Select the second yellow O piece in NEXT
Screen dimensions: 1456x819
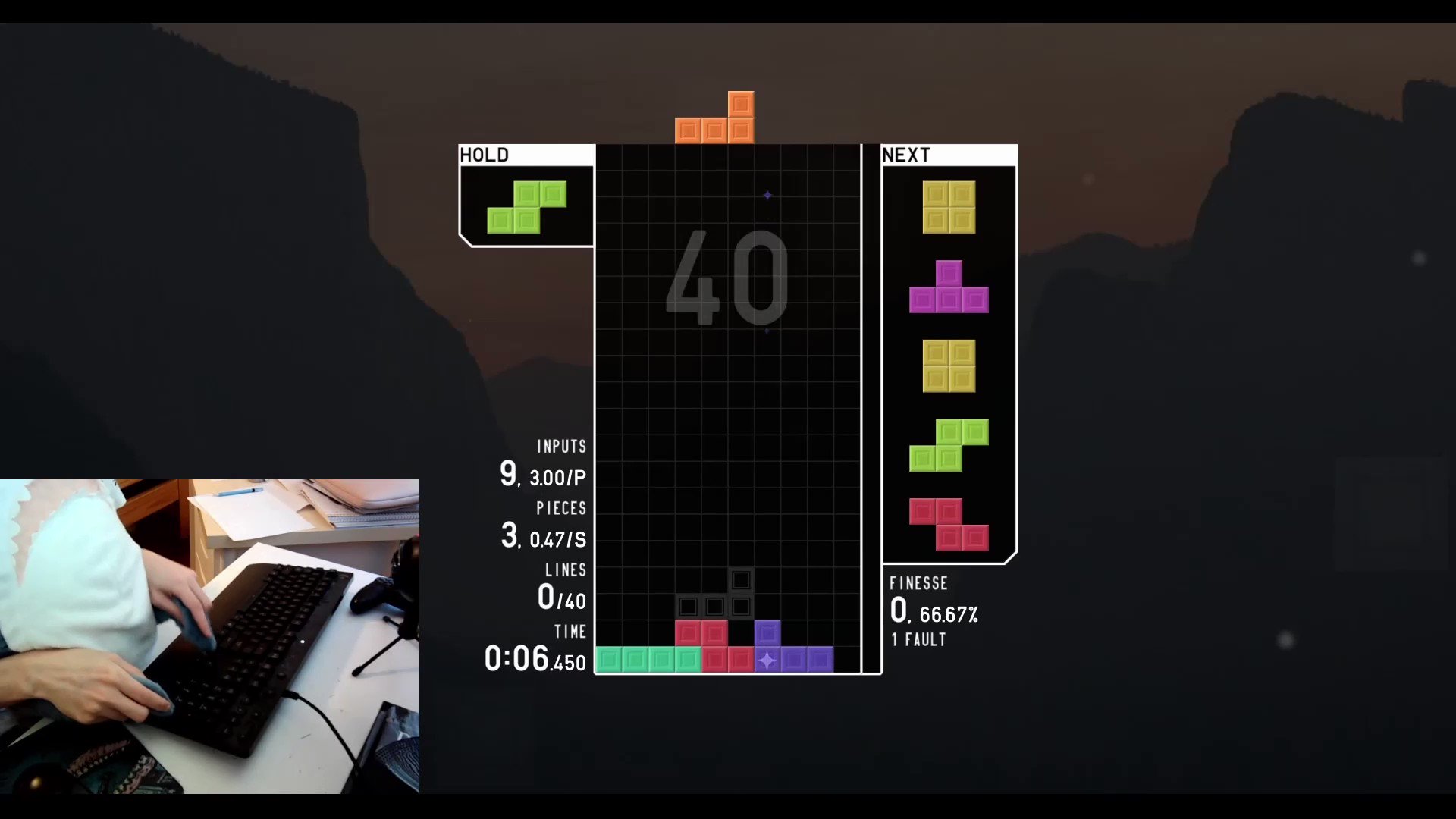click(x=949, y=368)
